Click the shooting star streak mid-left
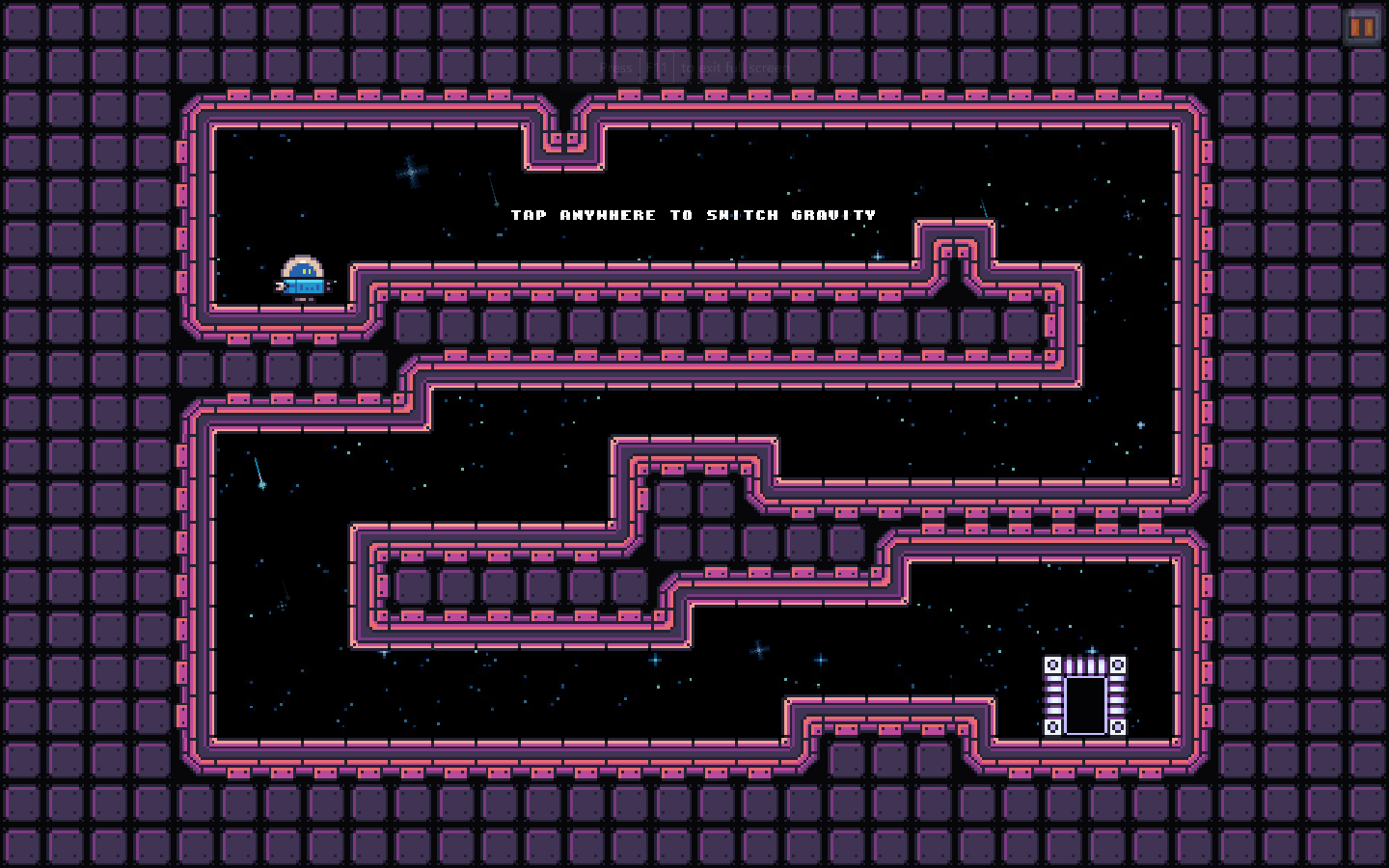 257,473
